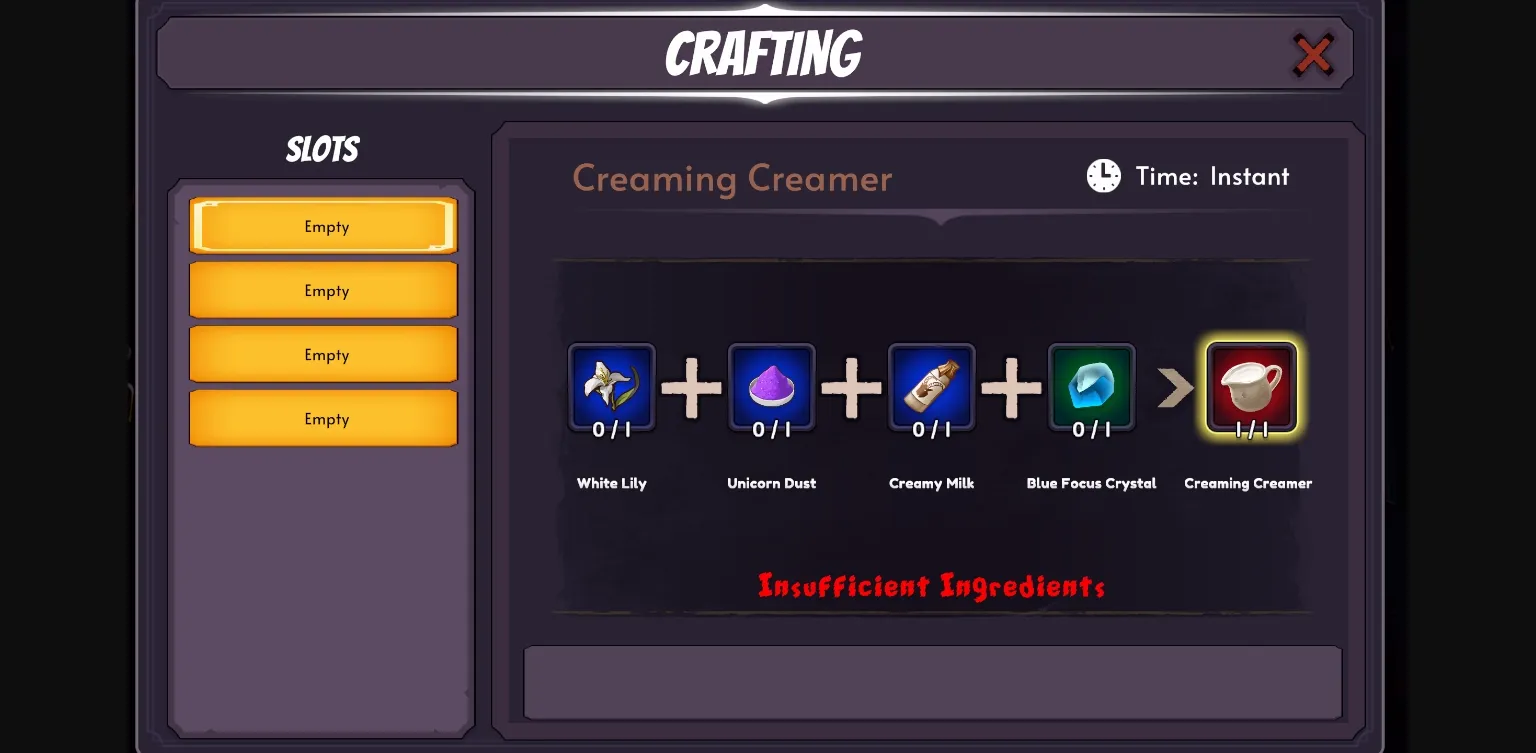Click the first plus icon after White Lily
This screenshot has width=1536, height=753.
pyautogui.click(x=691, y=388)
